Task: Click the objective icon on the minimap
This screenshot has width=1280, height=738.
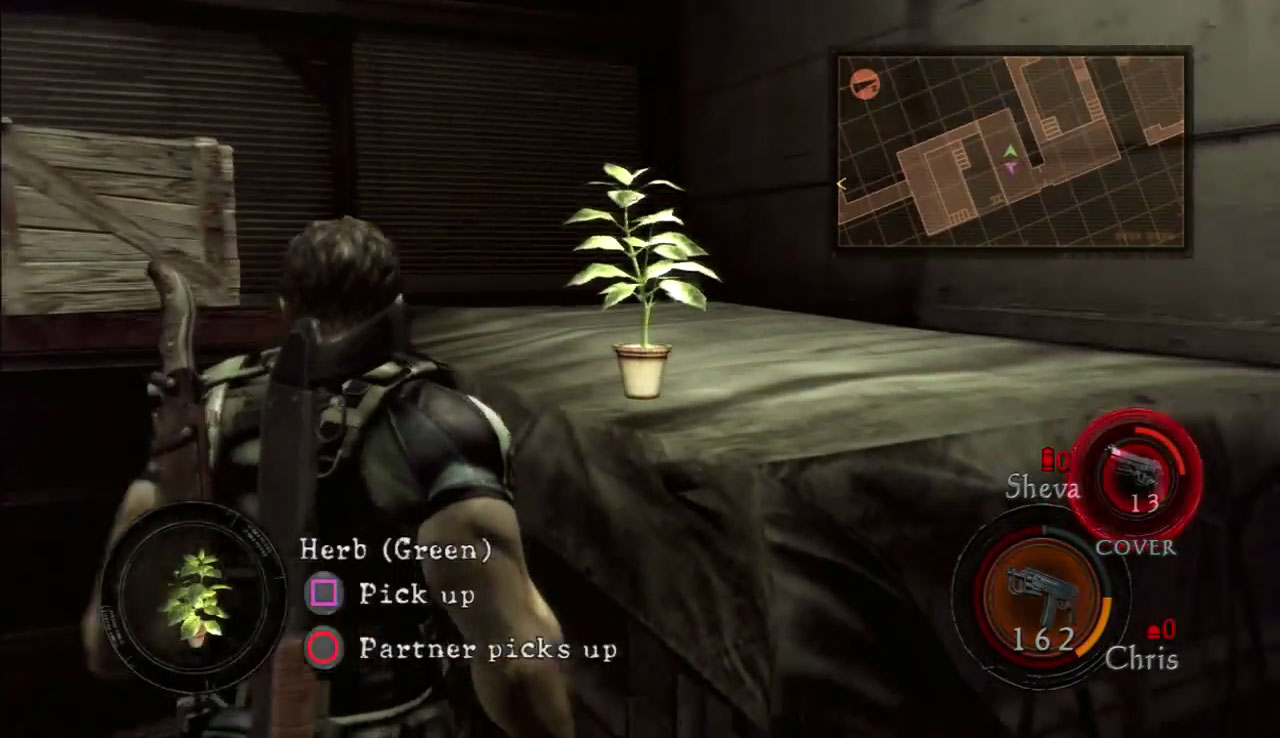Action: pos(864,84)
